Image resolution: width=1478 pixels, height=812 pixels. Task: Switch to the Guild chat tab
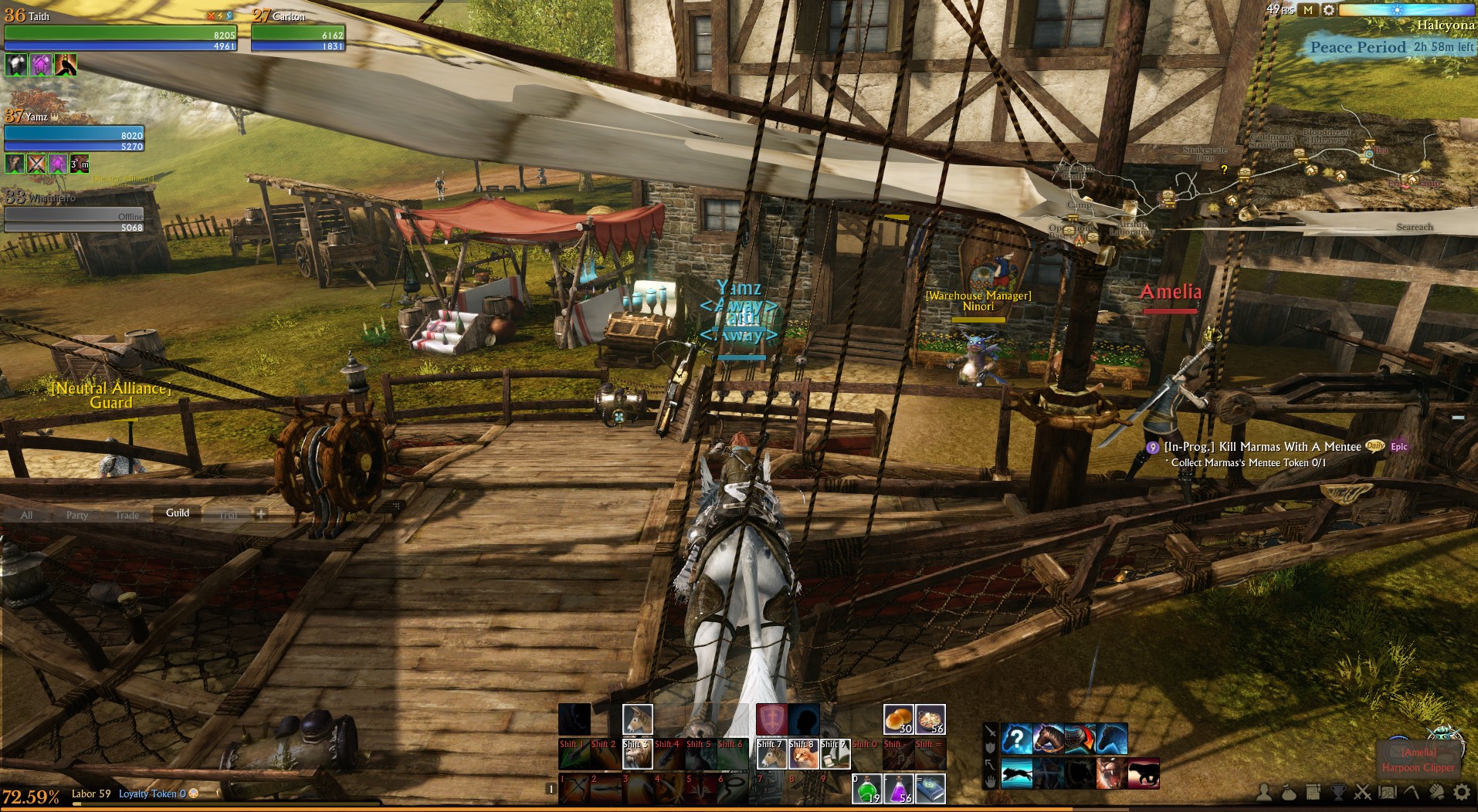click(178, 513)
